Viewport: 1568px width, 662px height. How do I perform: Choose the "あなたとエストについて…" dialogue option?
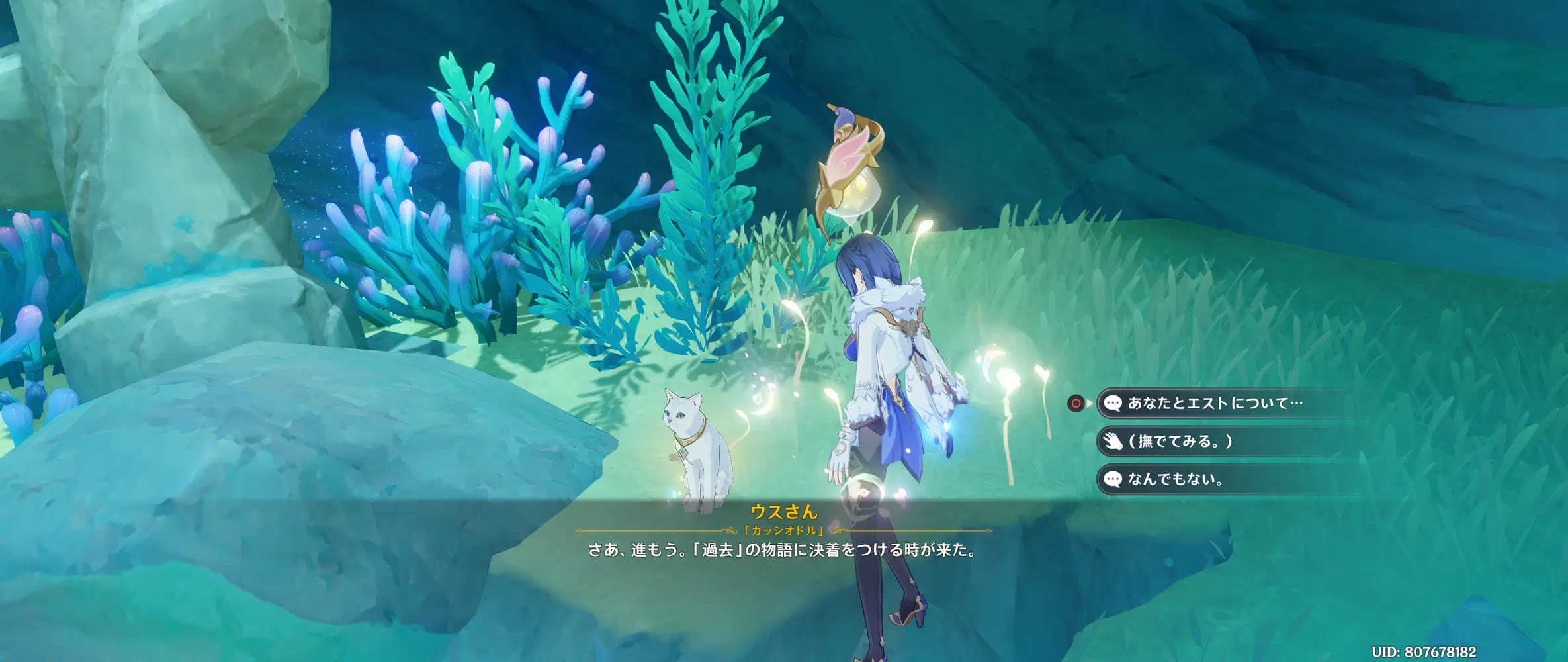click(x=1215, y=403)
